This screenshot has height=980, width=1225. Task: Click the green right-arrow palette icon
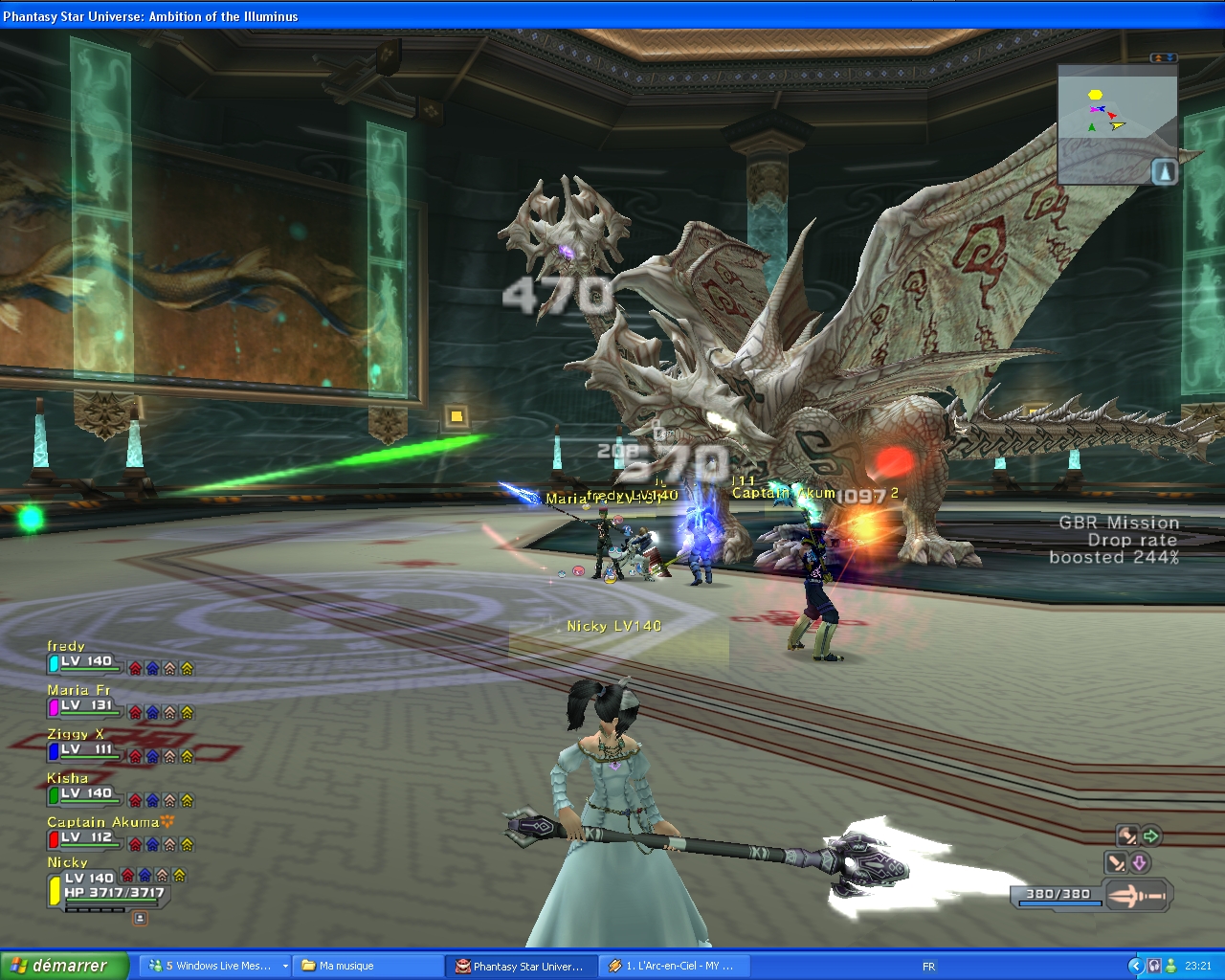click(x=1150, y=836)
